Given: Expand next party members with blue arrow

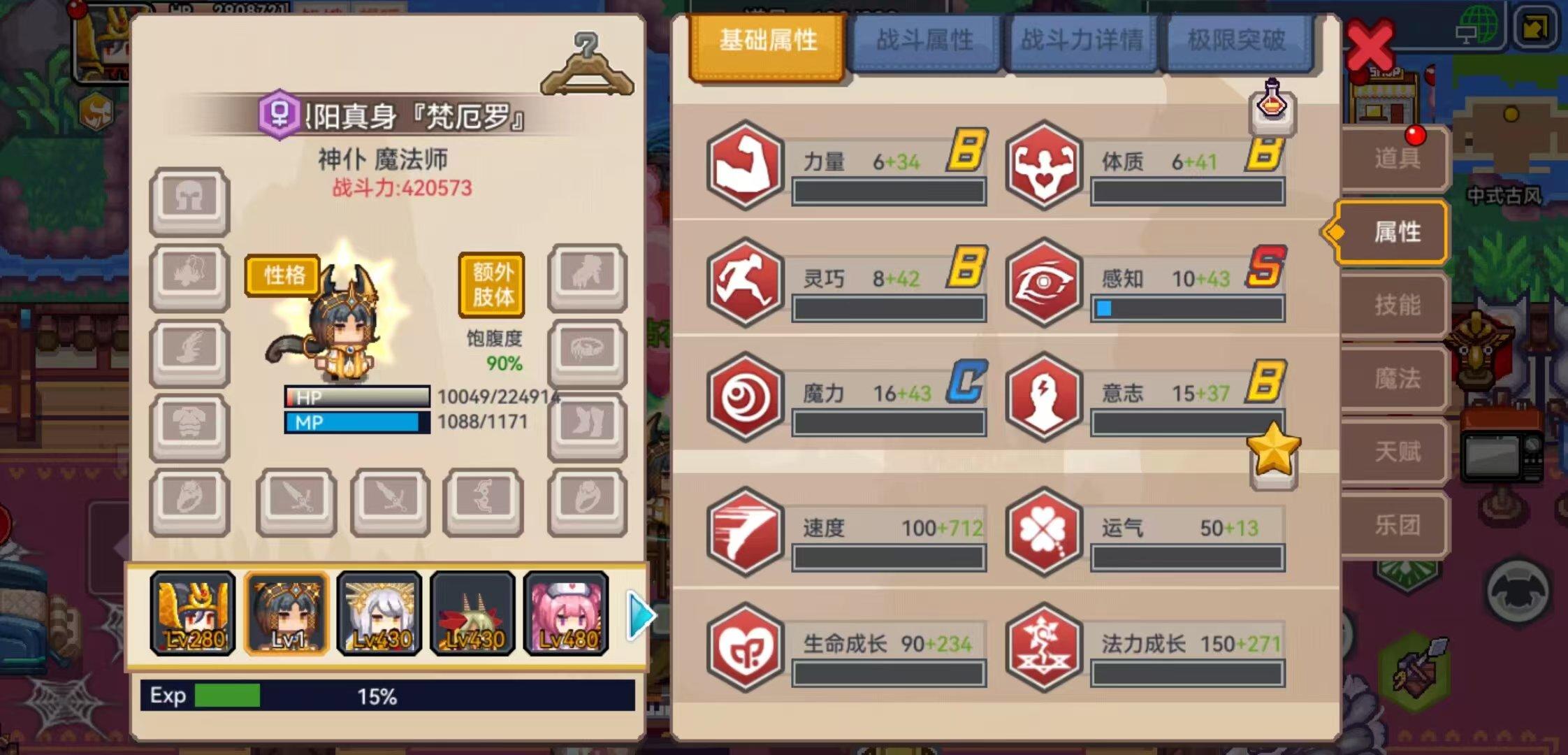Looking at the screenshot, I should point(642,614).
